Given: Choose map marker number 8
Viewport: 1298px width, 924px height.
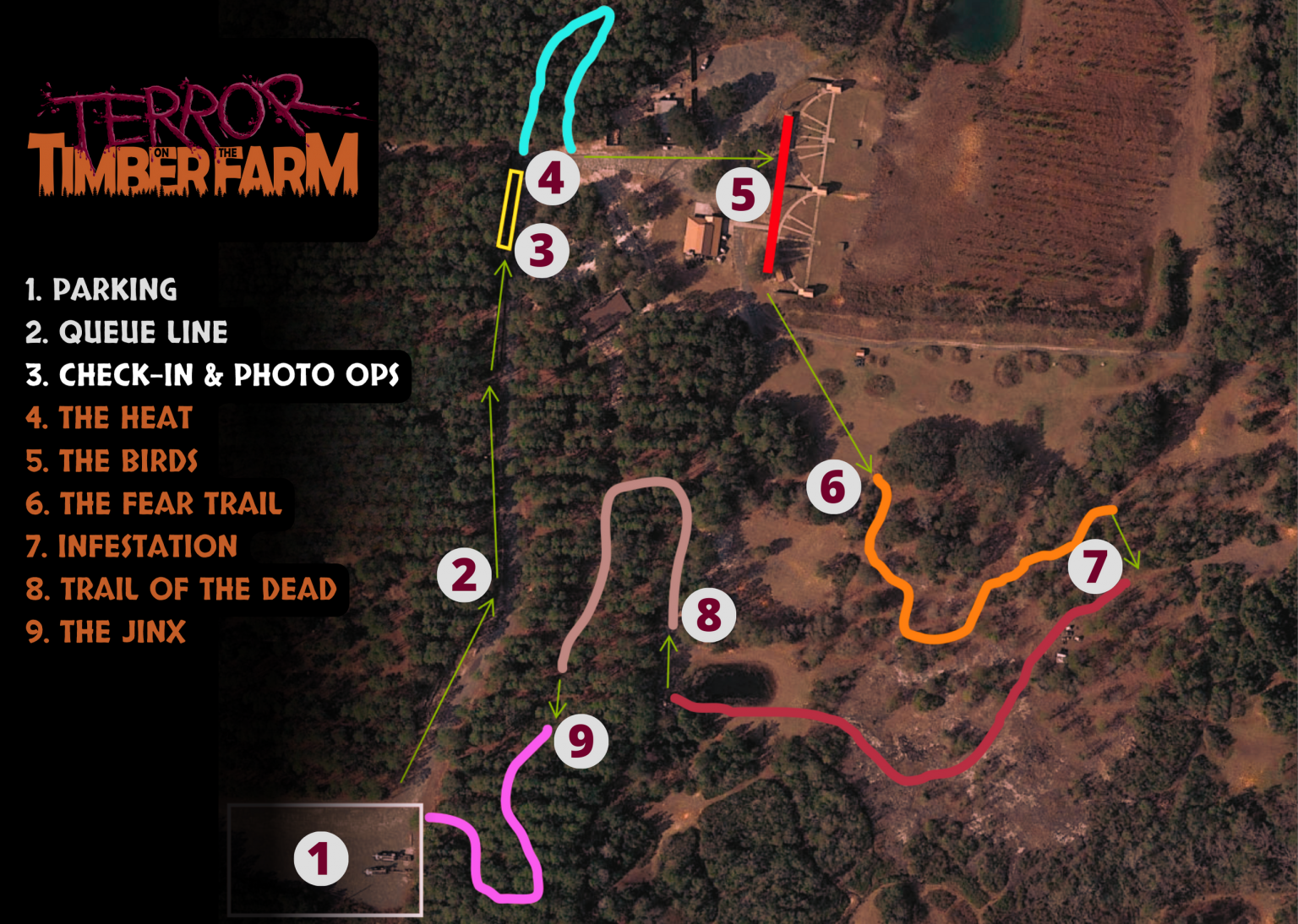Looking at the screenshot, I should 708,614.
